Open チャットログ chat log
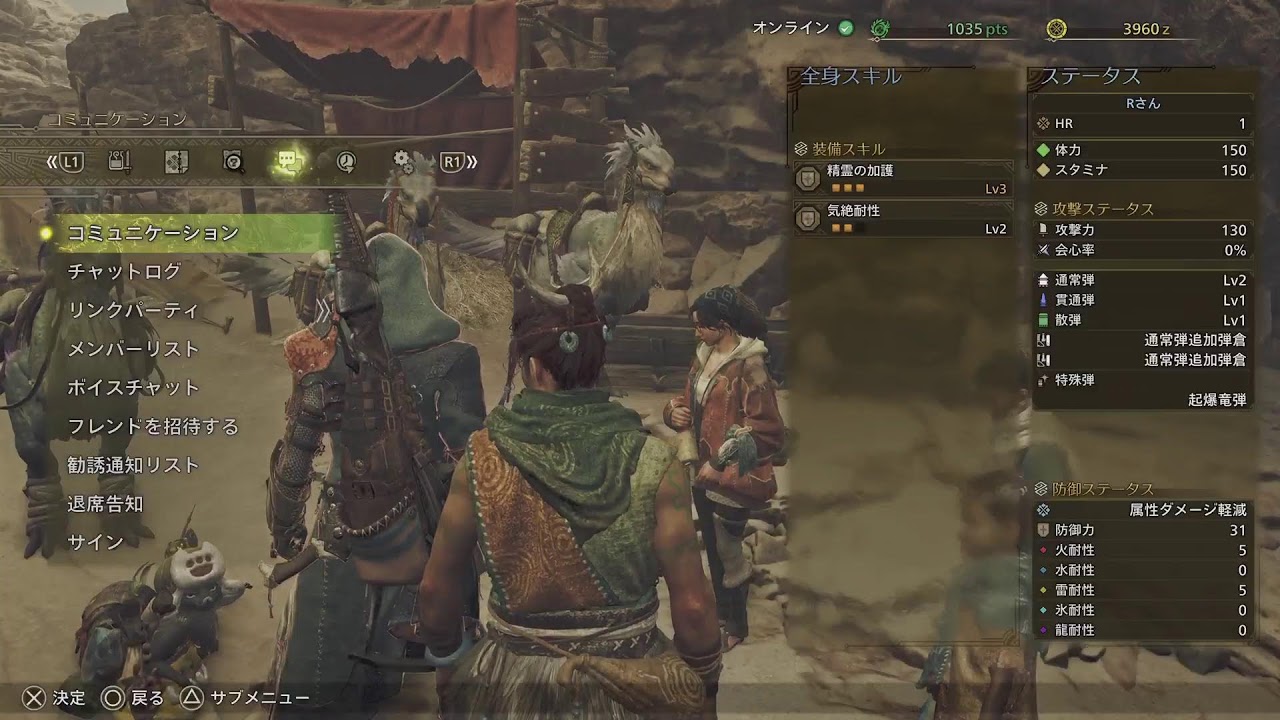The image size is (1280, 720). (124, 272)
